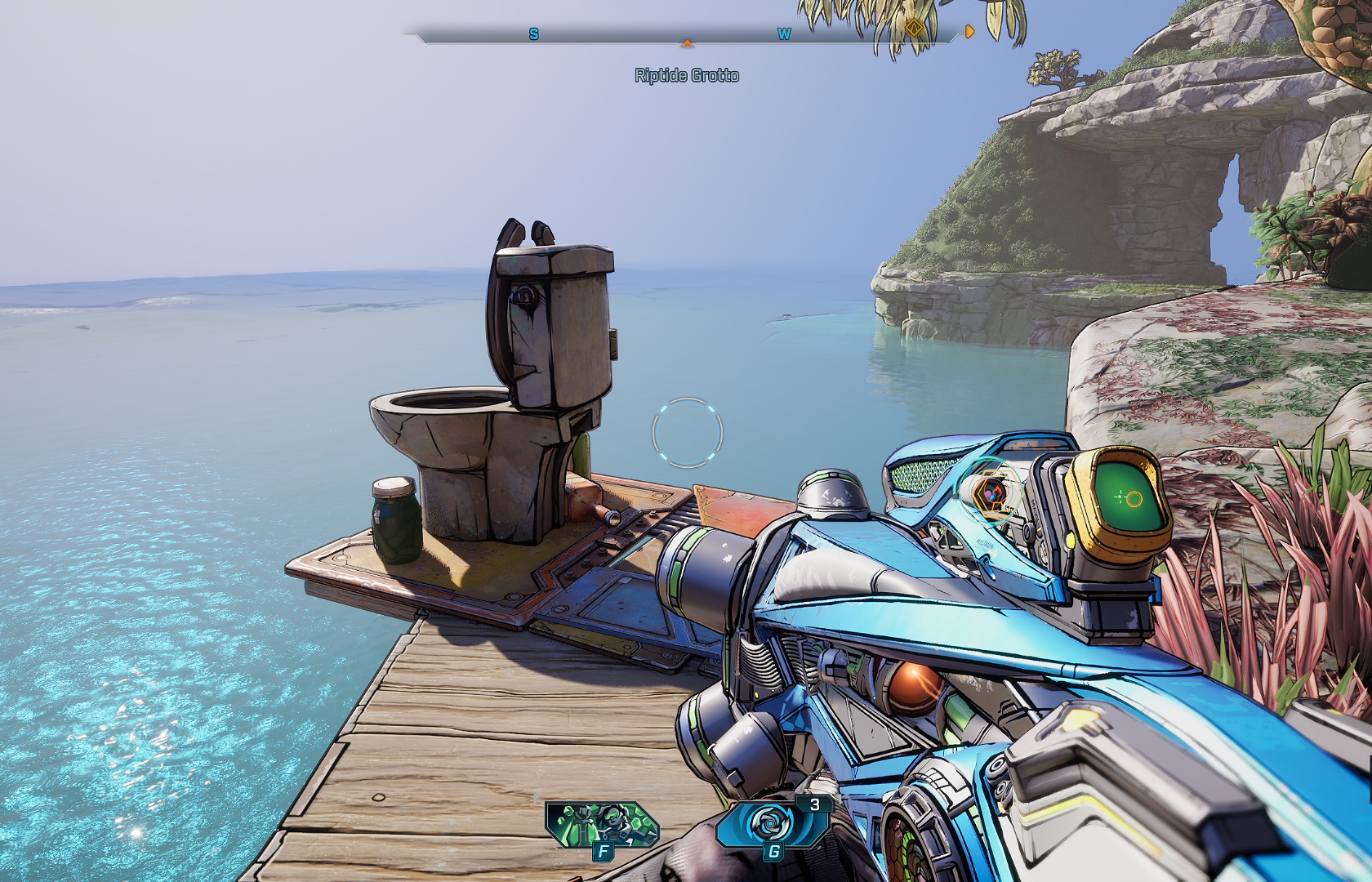The height and width of the screenshot is (882, 1372).
Task: Activate the green action skill icon
Action: point(602,824)
